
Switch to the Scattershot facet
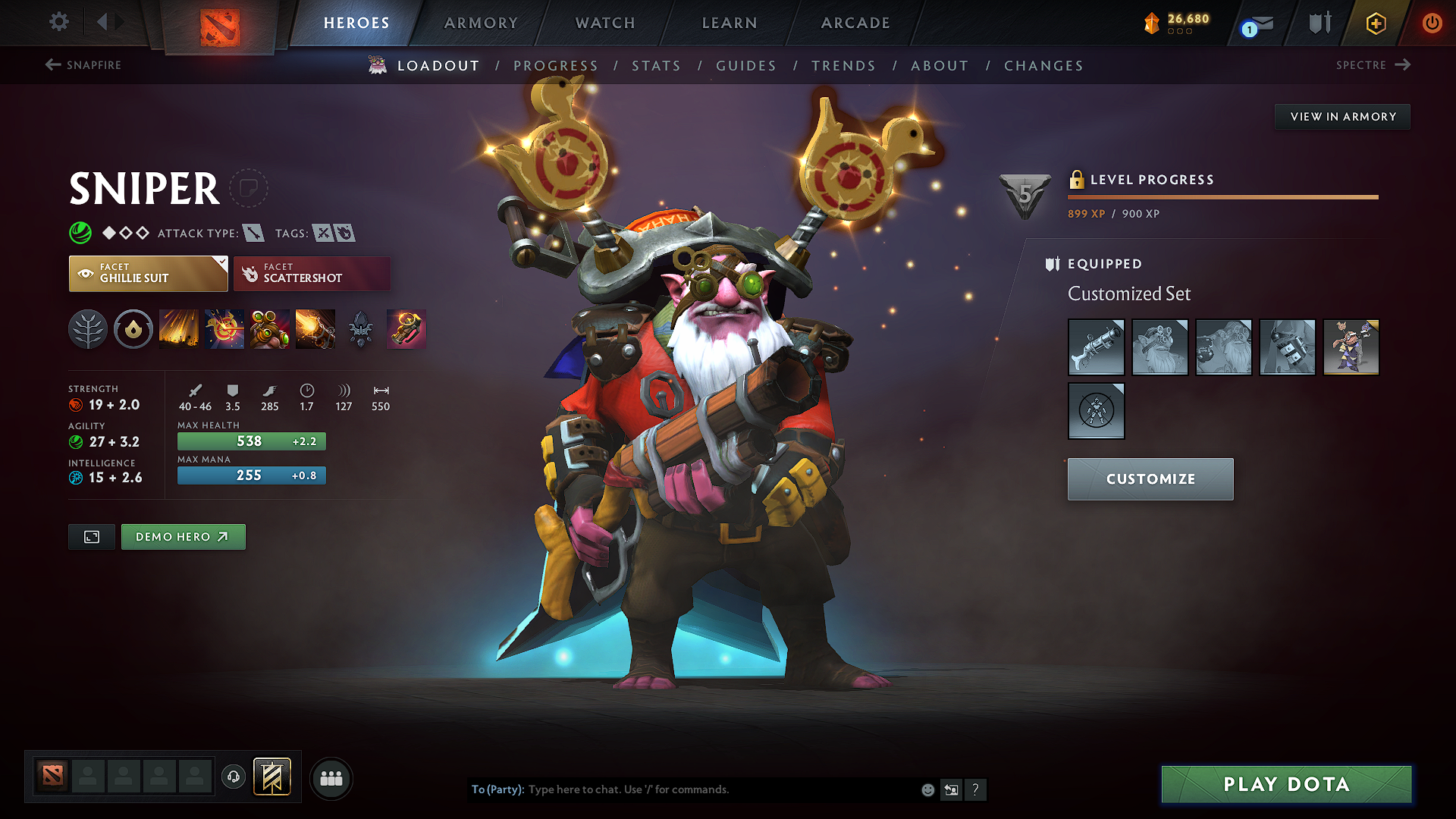[x=312, y=273]
